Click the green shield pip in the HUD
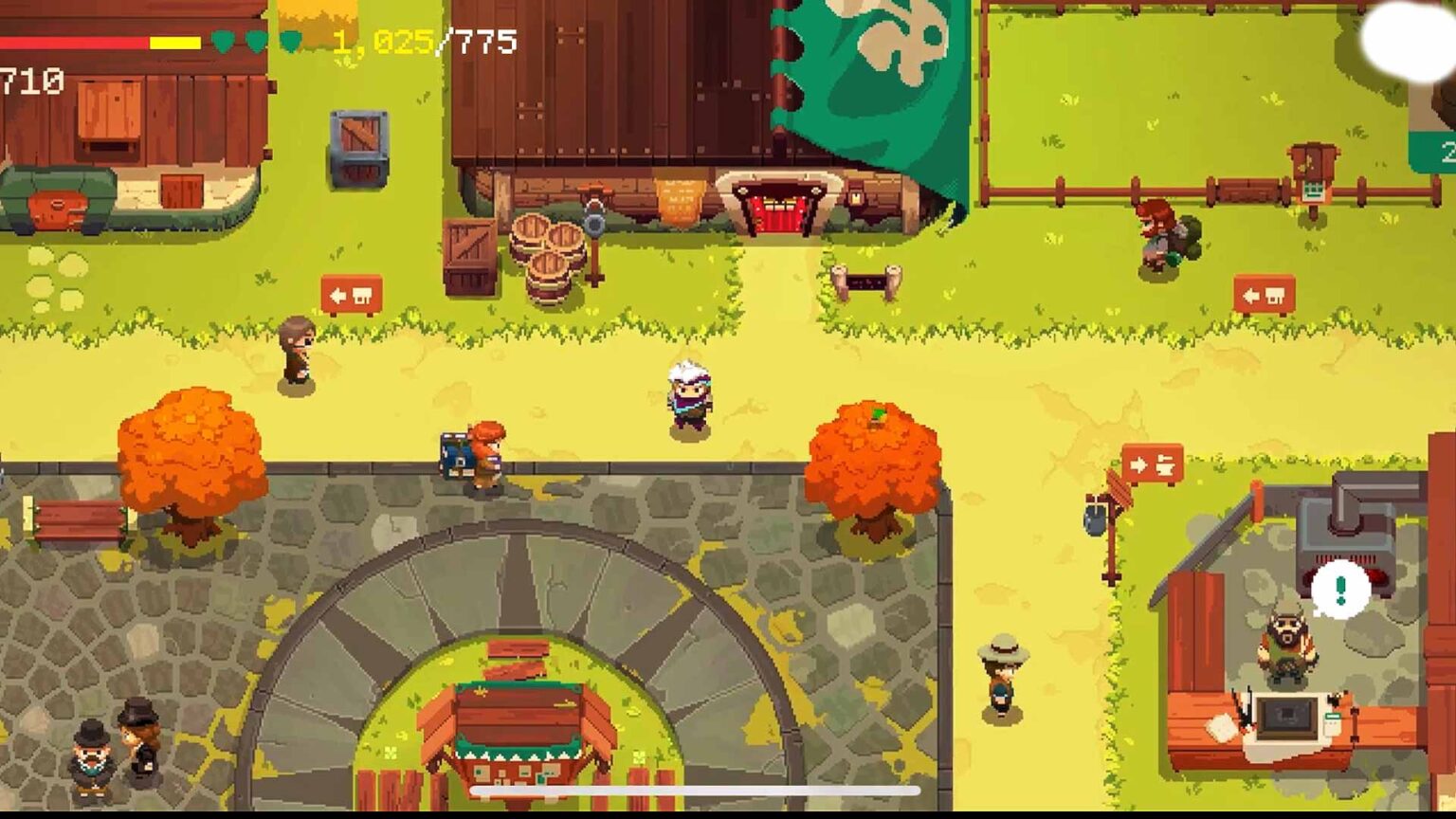The height and width of the screenshot is (819, 1456). coord(222,41)
